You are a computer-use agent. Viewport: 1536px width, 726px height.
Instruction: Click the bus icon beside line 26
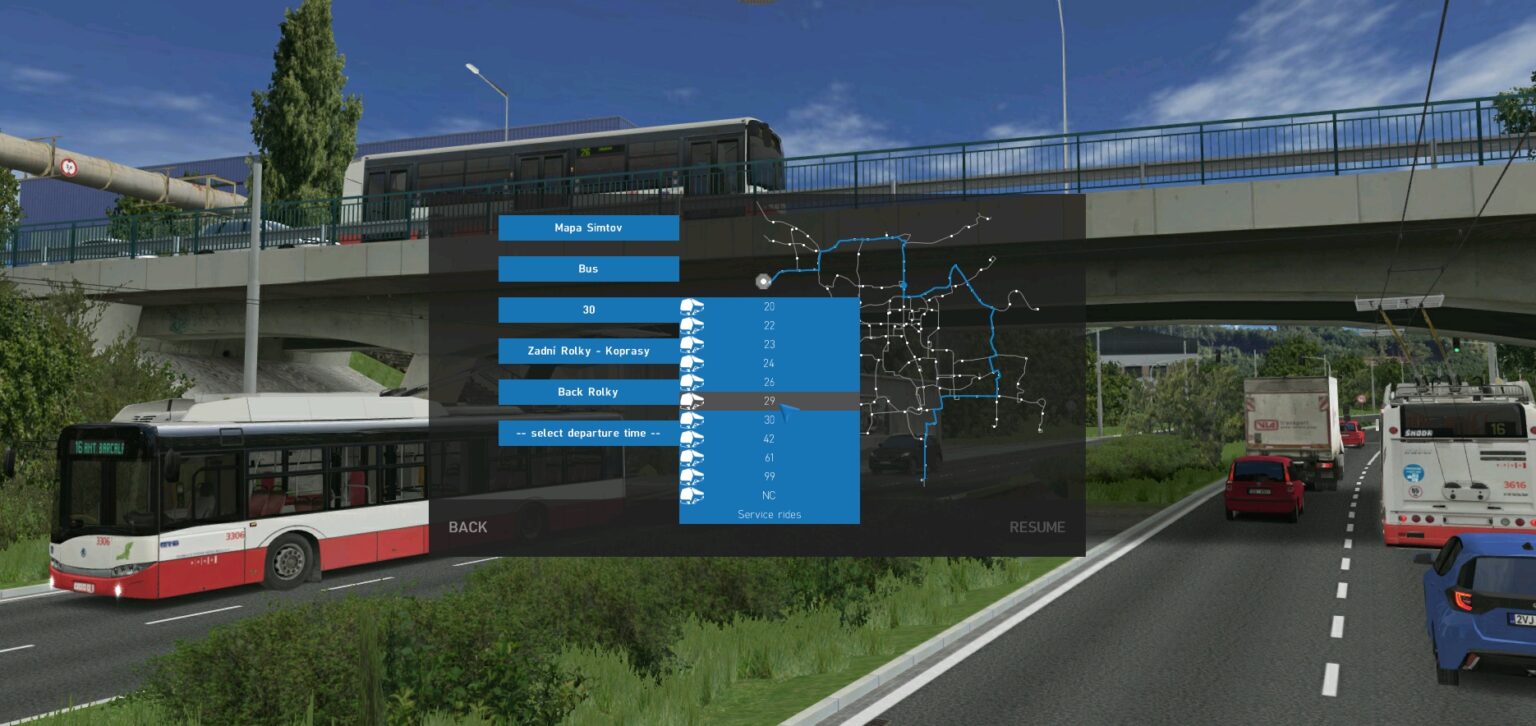(691, 382)
